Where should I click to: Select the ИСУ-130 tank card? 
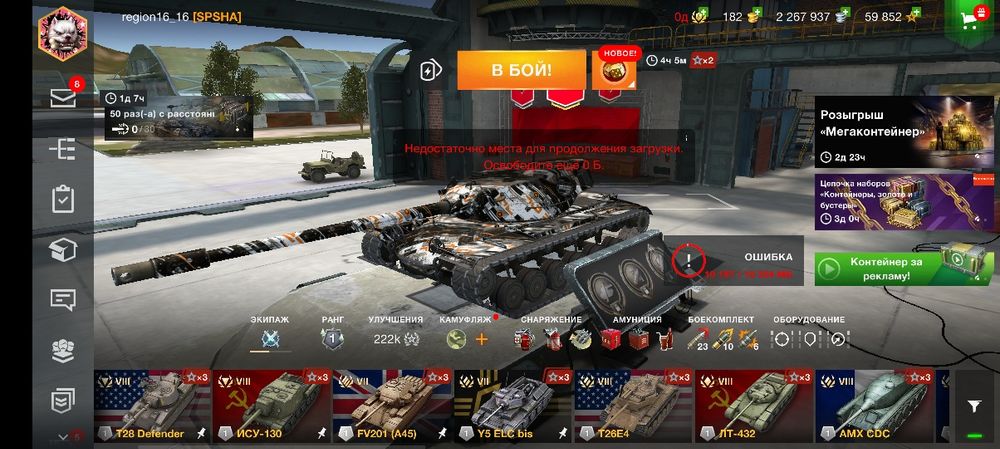coord(272,406)
